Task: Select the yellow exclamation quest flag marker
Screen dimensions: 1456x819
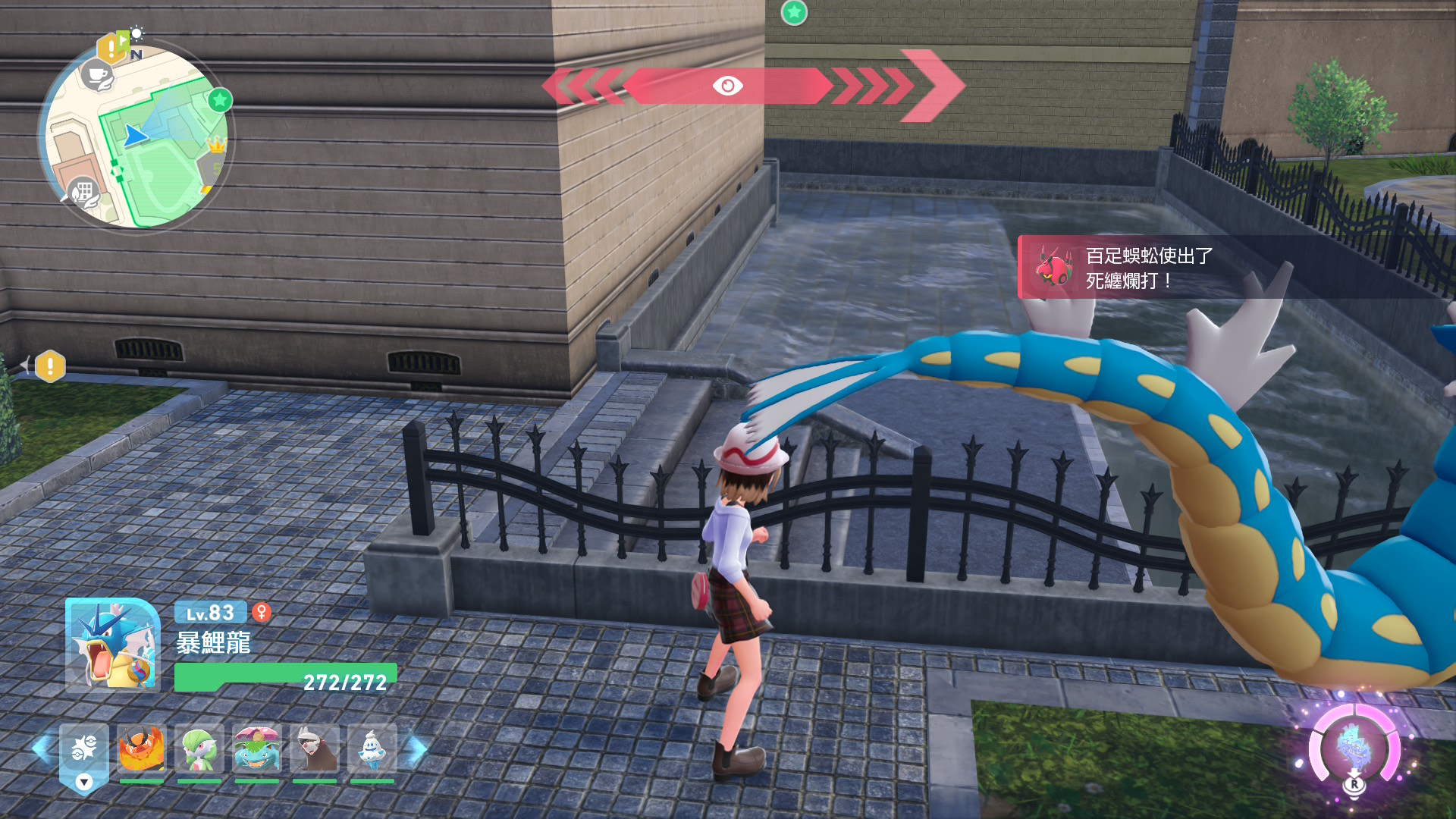Action: point(111,49)
